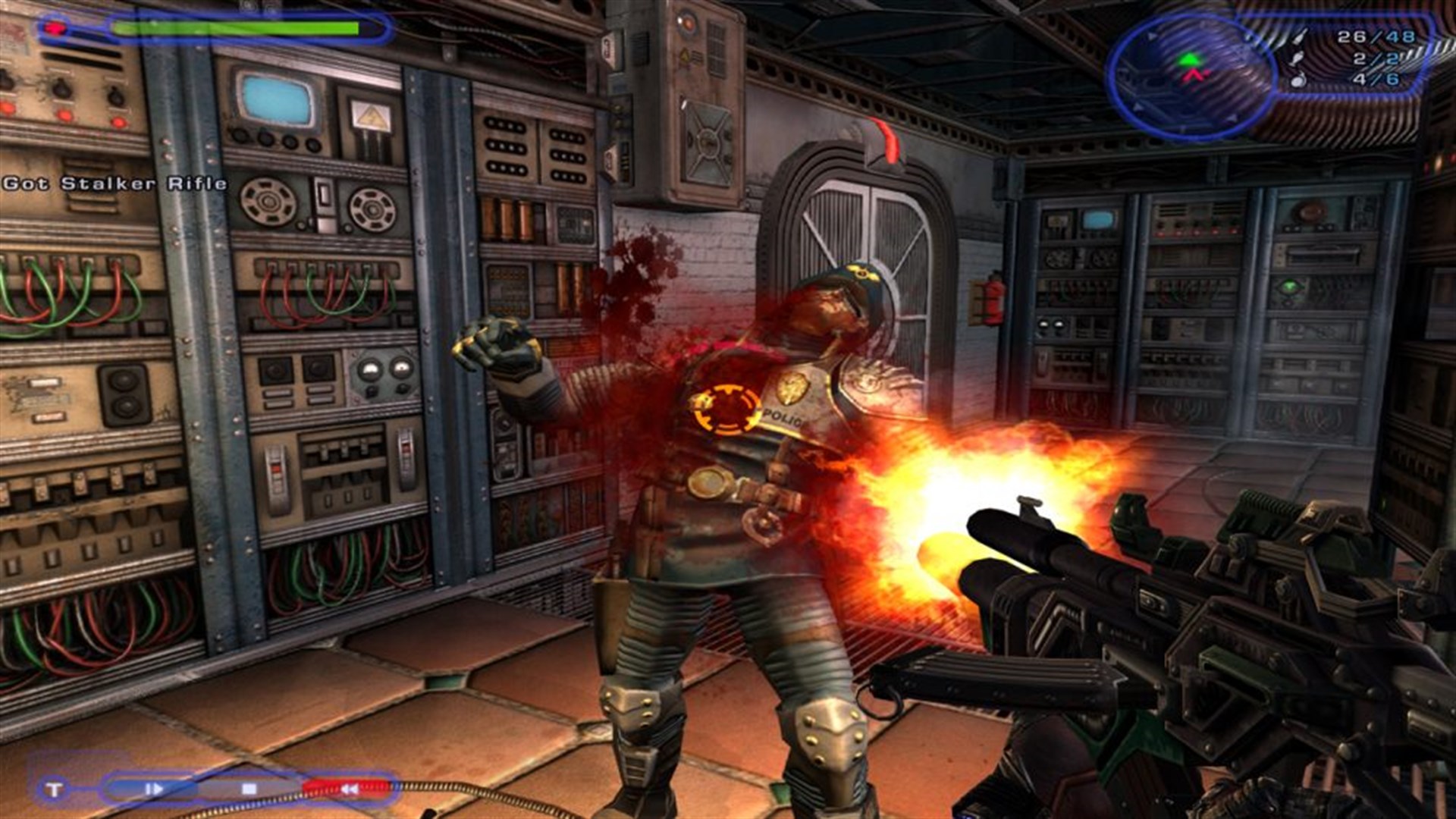Select the grenade icon next to 4/6

1297,80
